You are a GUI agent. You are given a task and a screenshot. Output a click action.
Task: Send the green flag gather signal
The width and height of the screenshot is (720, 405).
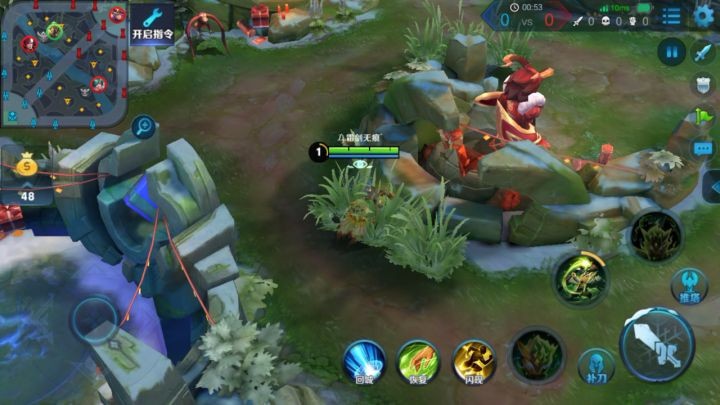[703, 116]
